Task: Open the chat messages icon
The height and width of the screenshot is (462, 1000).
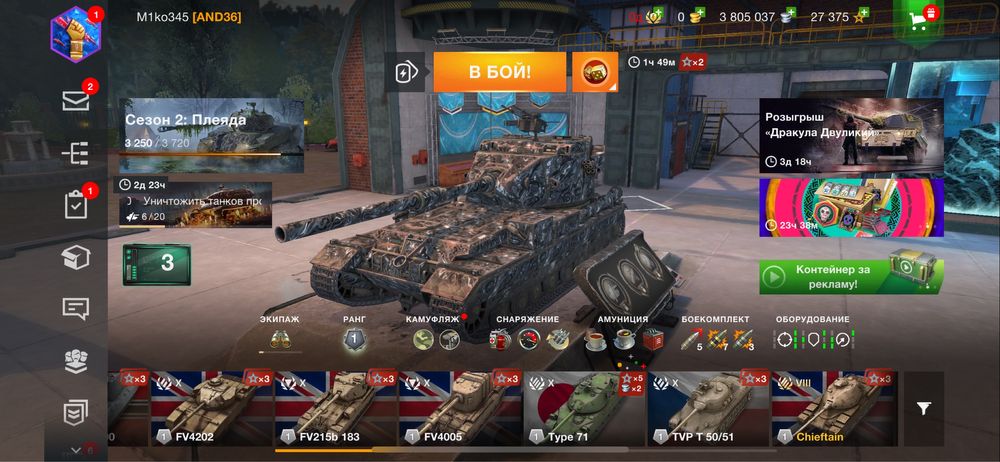Action: pyautogui.click(x=76, y=308)
